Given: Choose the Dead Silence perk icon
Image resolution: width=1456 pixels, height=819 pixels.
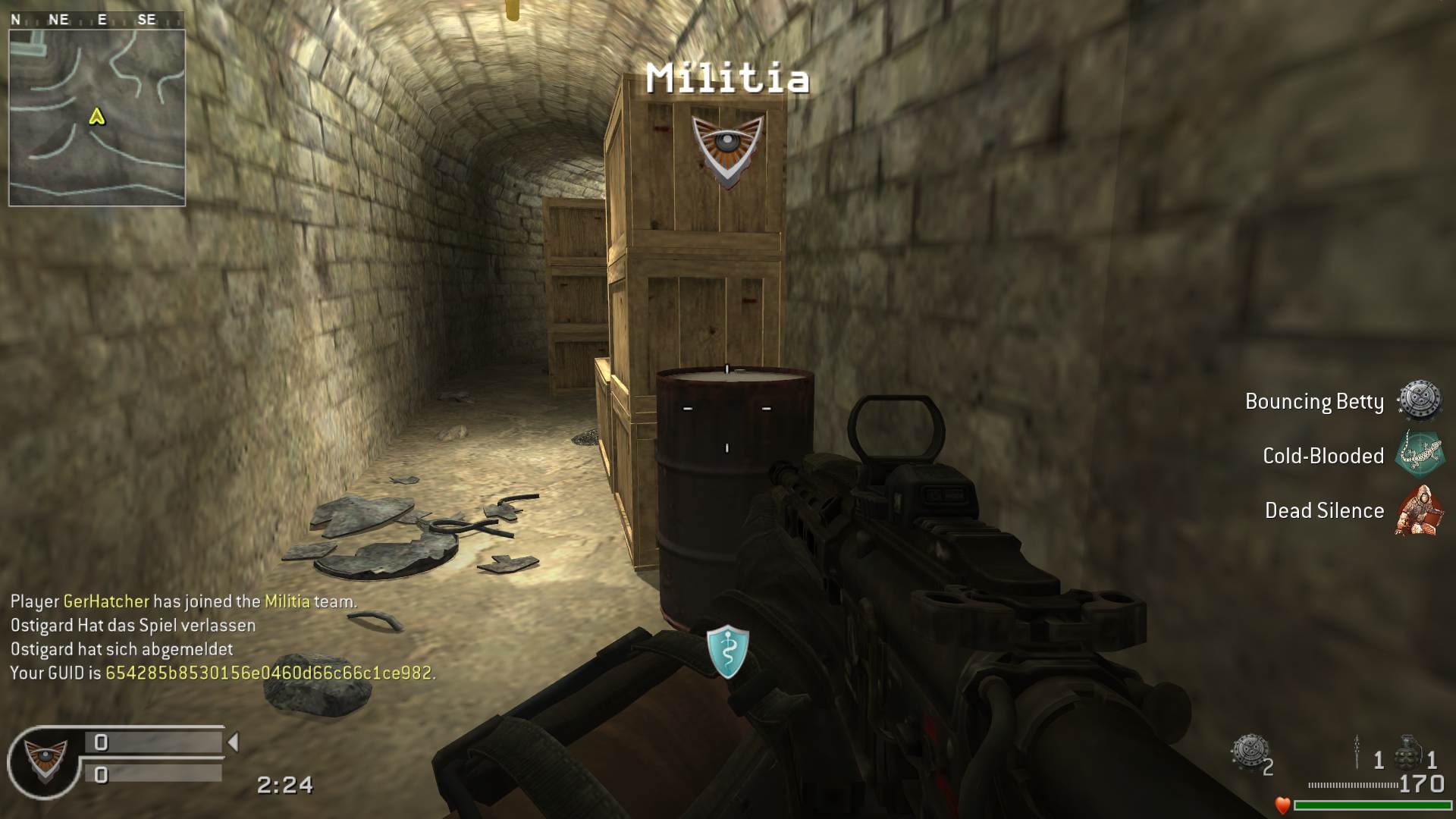Looking at the screenshot, I should (1419, 510).
